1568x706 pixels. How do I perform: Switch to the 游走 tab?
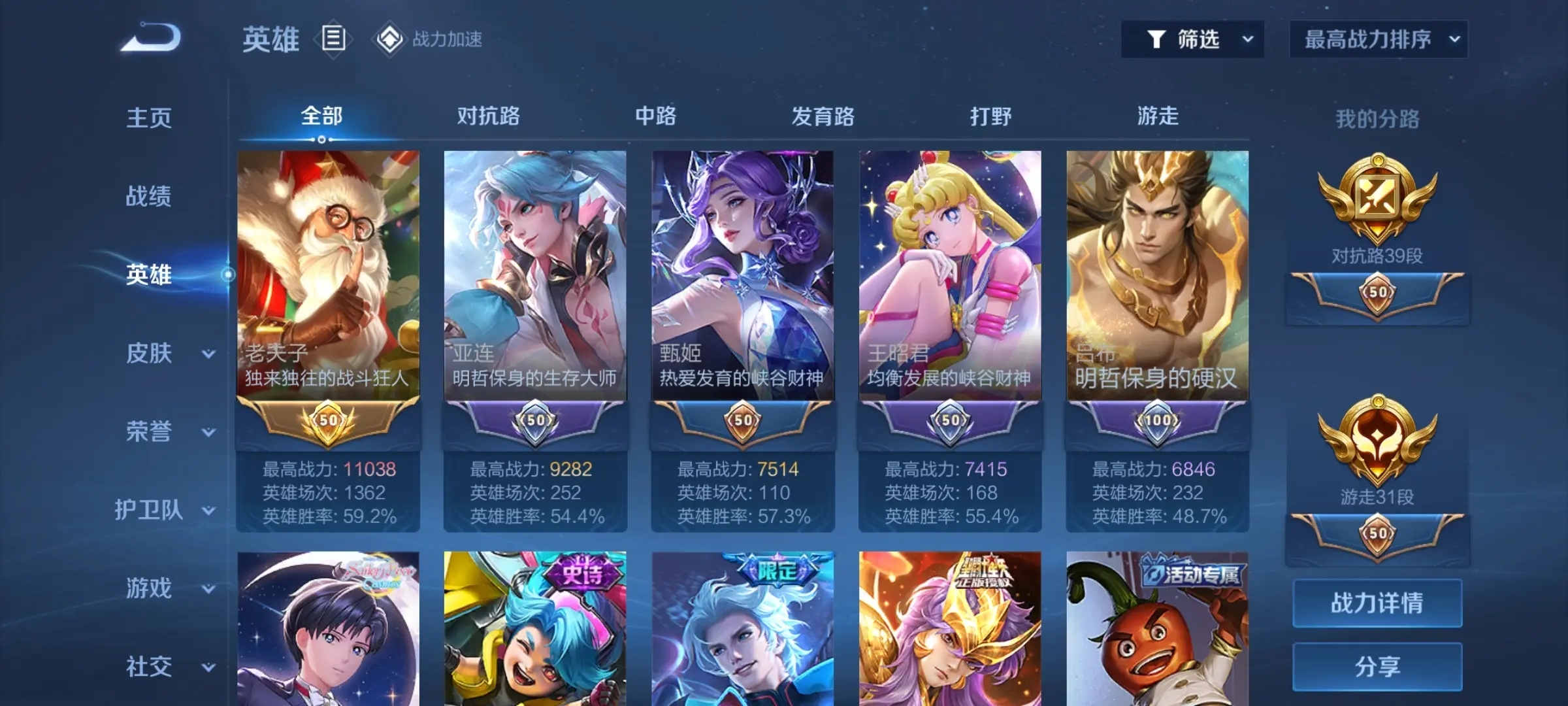coord(1158,116)
